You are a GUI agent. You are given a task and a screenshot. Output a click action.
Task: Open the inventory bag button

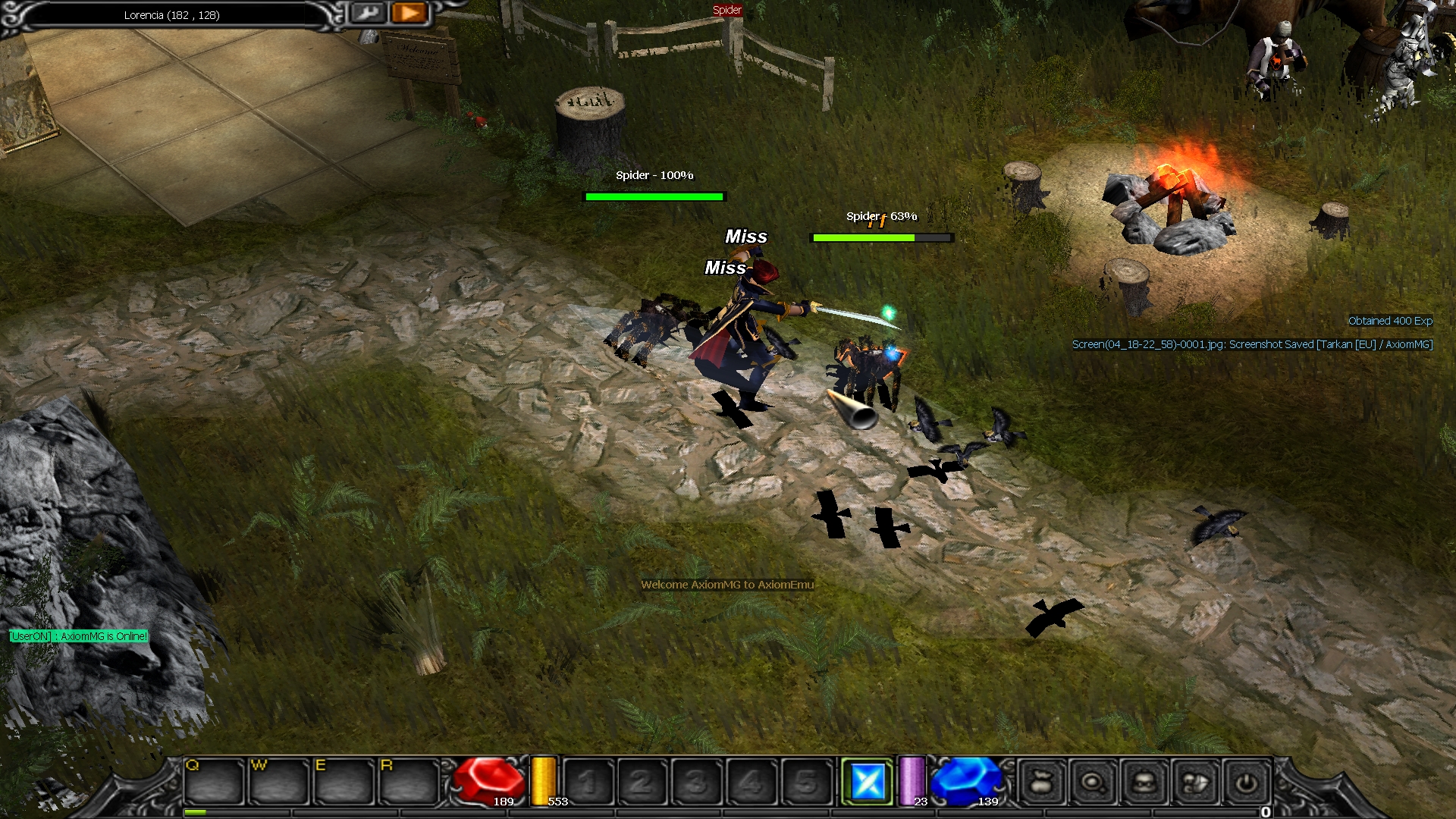click(x=1041, y=781)
